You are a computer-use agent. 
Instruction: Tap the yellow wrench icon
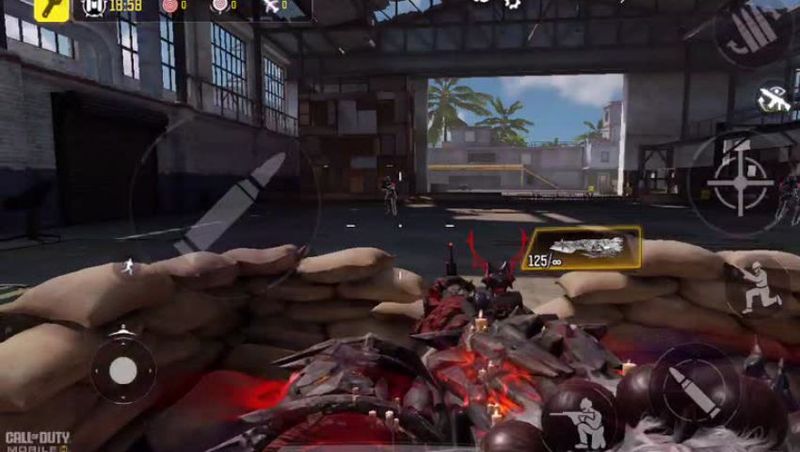coord(51,9)
